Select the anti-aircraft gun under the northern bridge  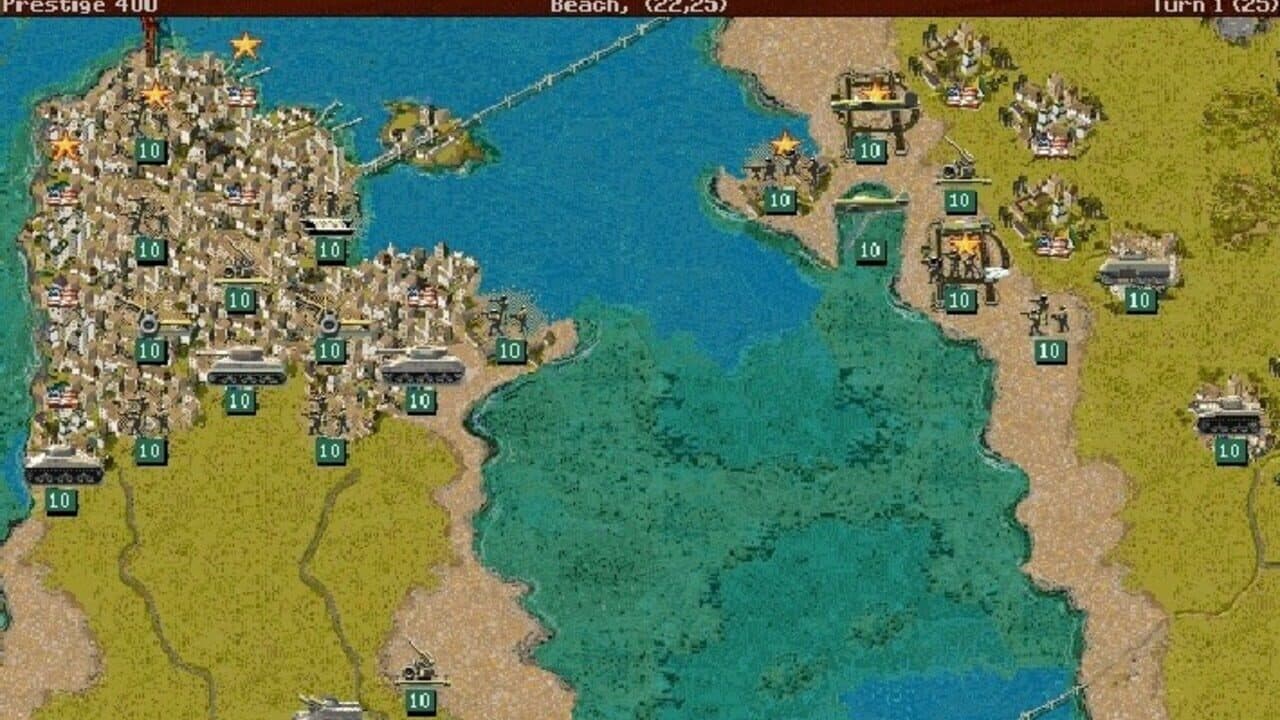pyautogui.click(x=955, y=170)
